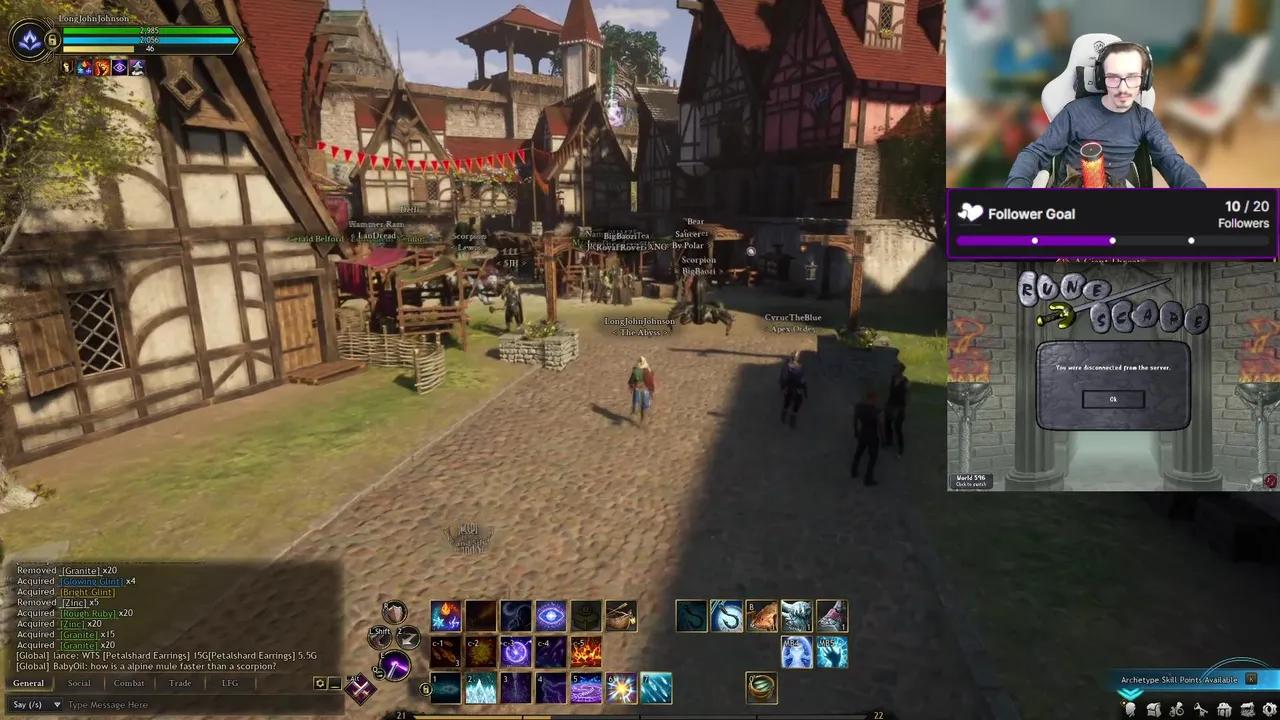
Task: Open the backpack inventory icon bottom-right
Action: pyautogui.click(x=1152, y=709)
